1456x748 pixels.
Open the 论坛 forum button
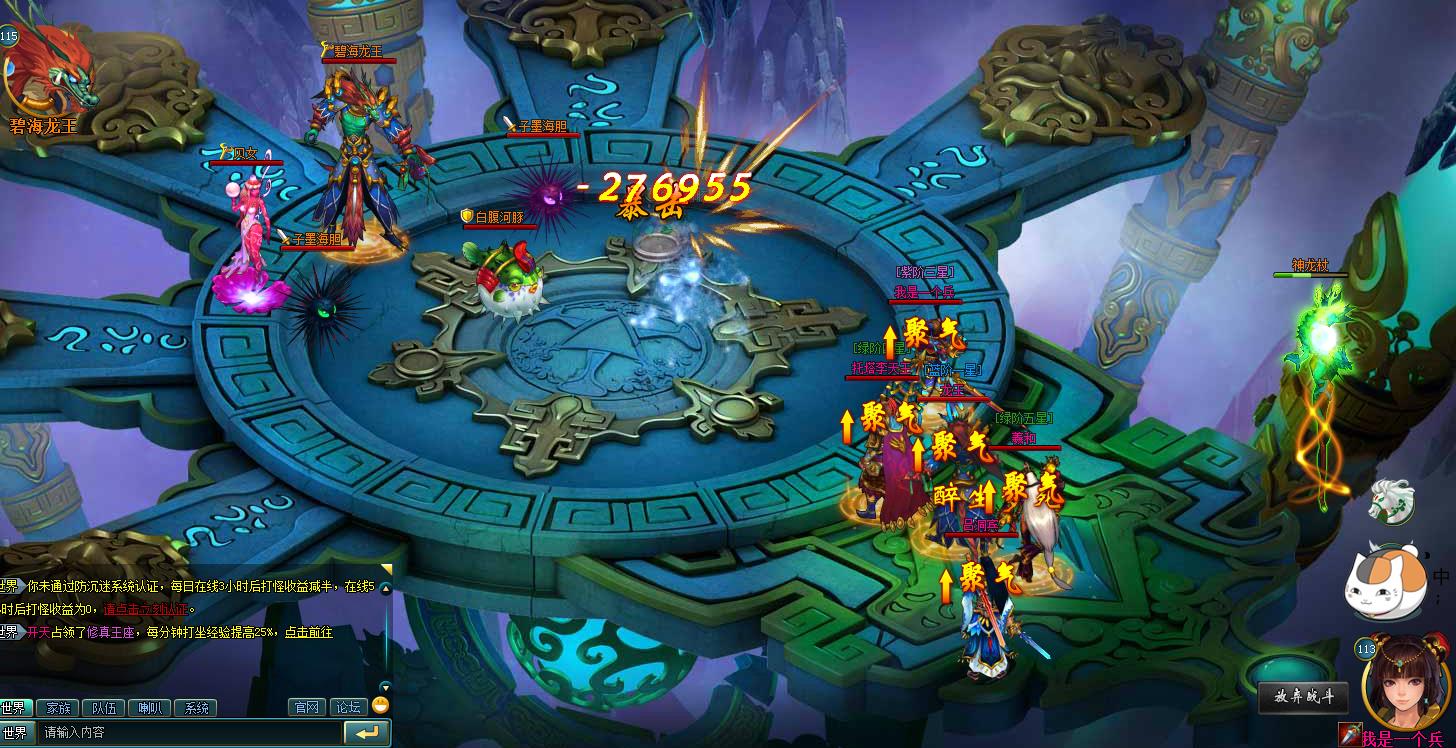[x=348, y=707]
